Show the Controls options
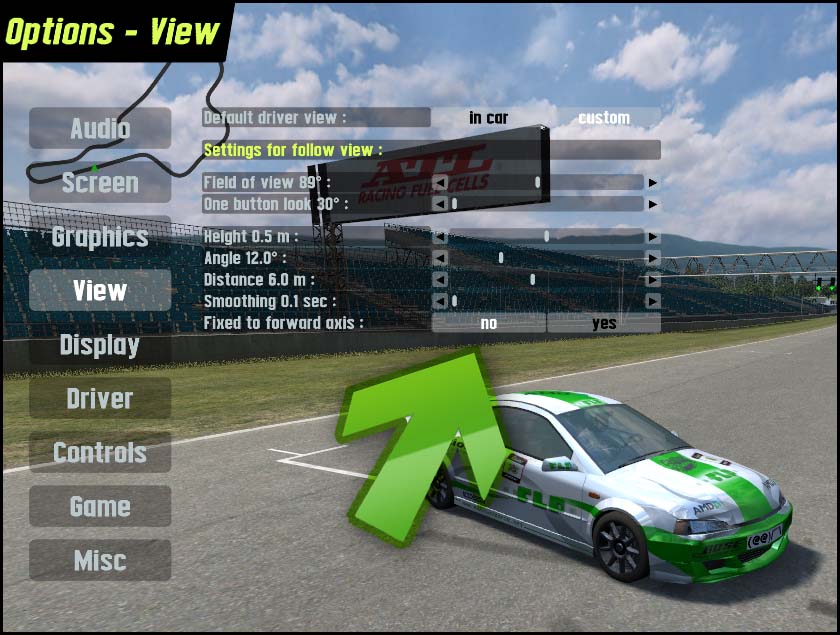The image size is (840, 635). click(99, 452)
